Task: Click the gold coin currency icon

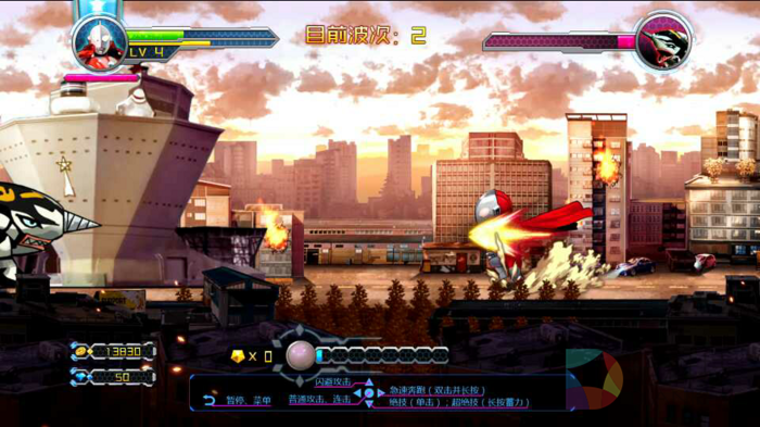Action: point(79,350)
